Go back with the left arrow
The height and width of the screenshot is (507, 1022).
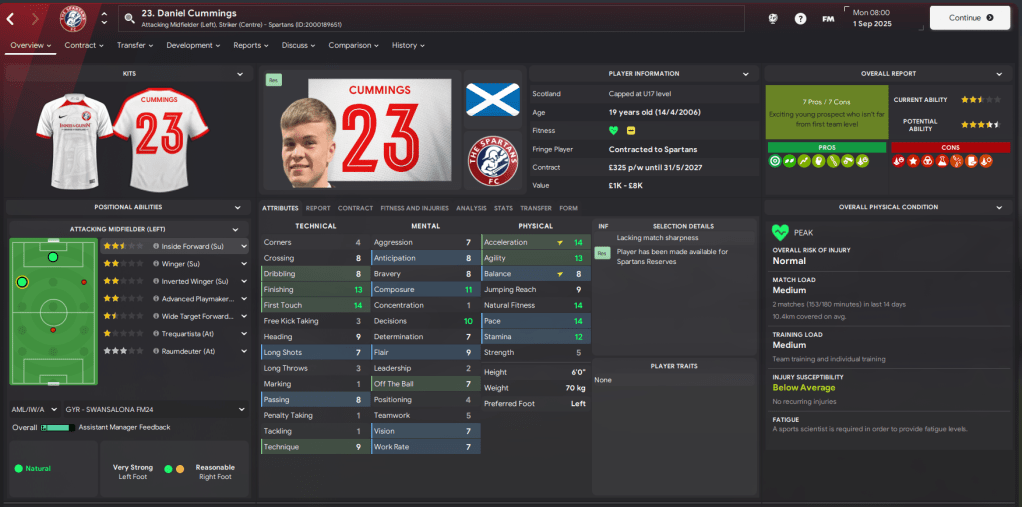coord(11,18)
